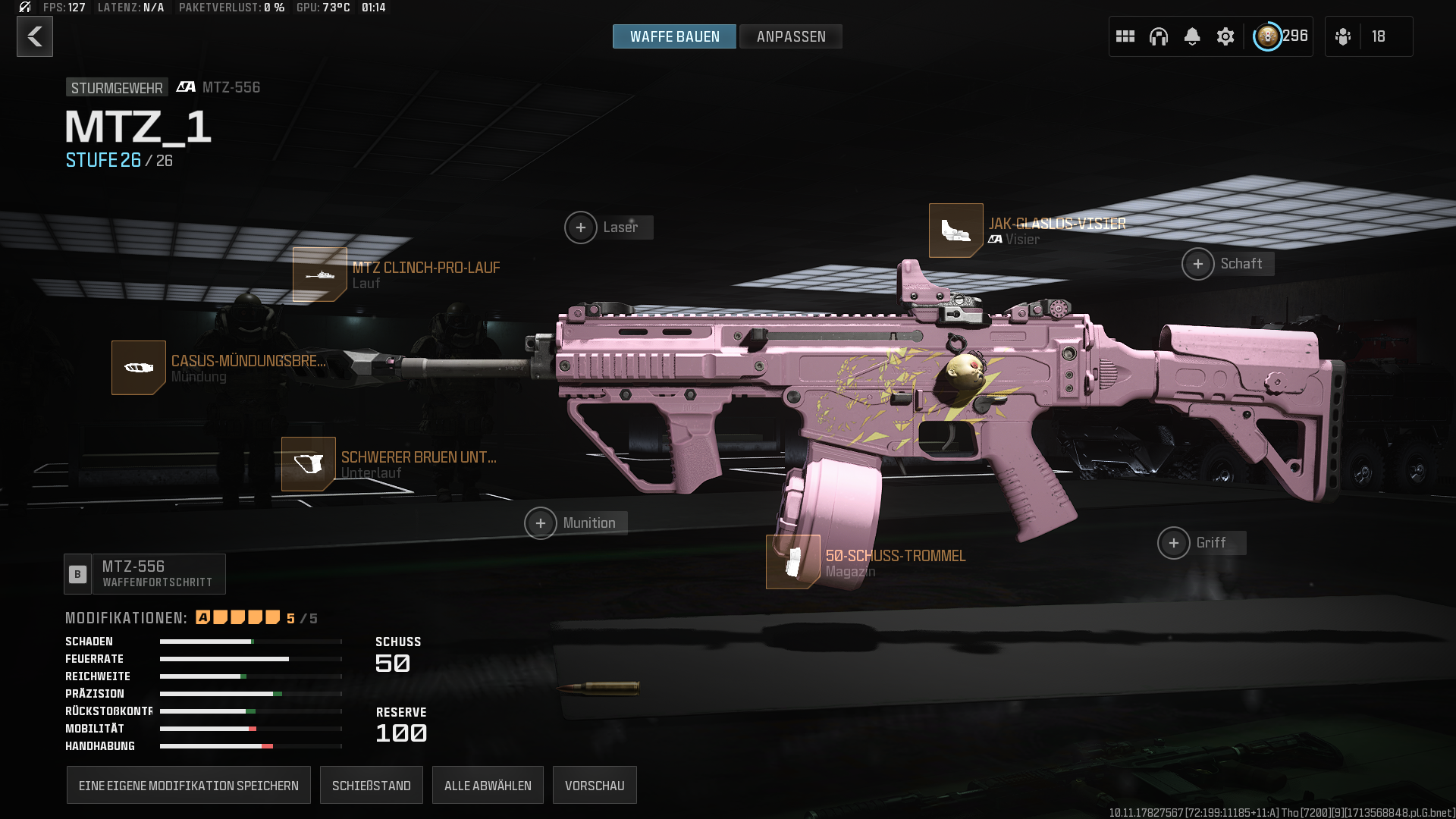Add a Schaft attachment
1456x819 pixels.
1198,264
